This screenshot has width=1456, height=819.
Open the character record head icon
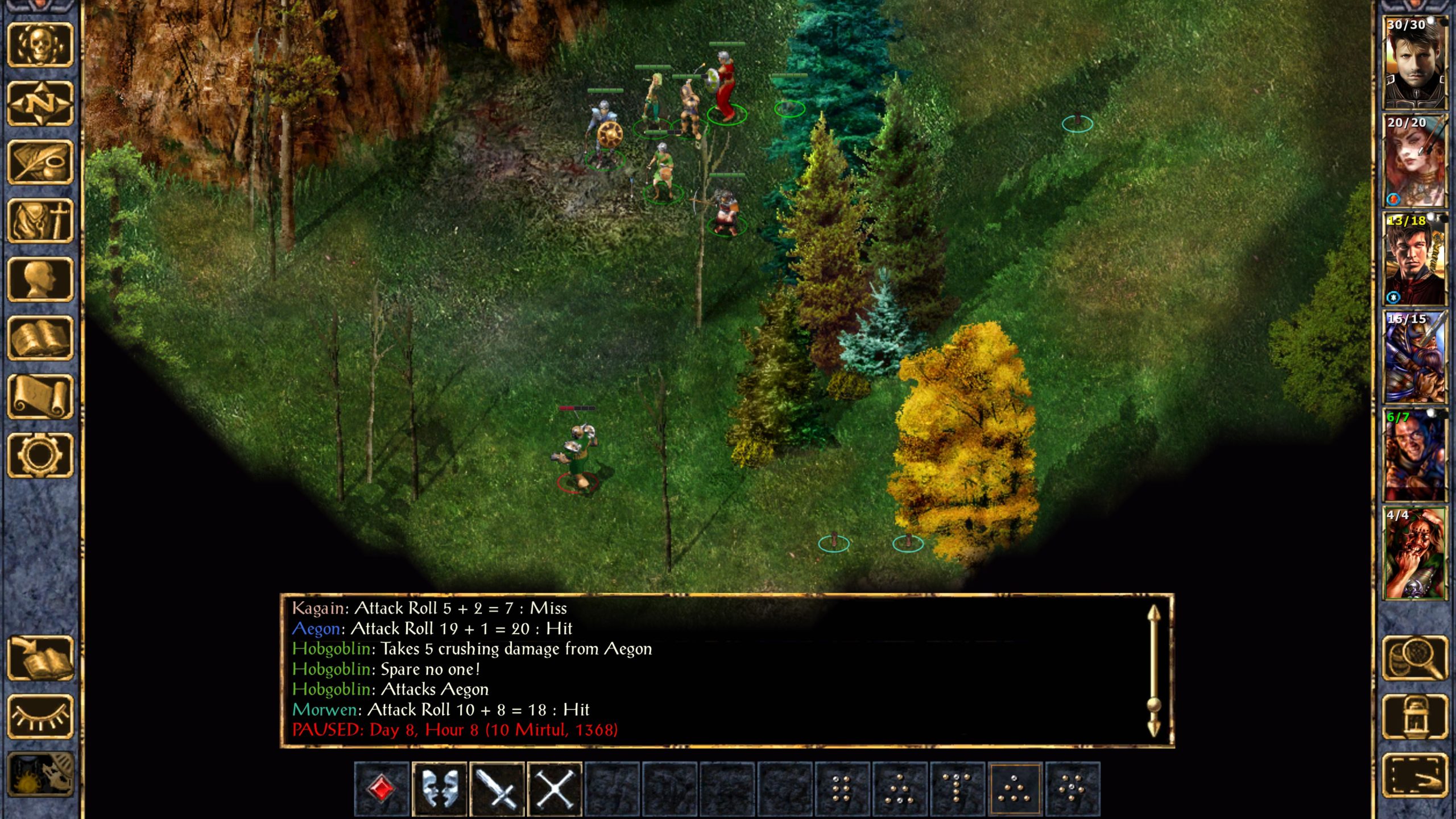pos(40,279)
